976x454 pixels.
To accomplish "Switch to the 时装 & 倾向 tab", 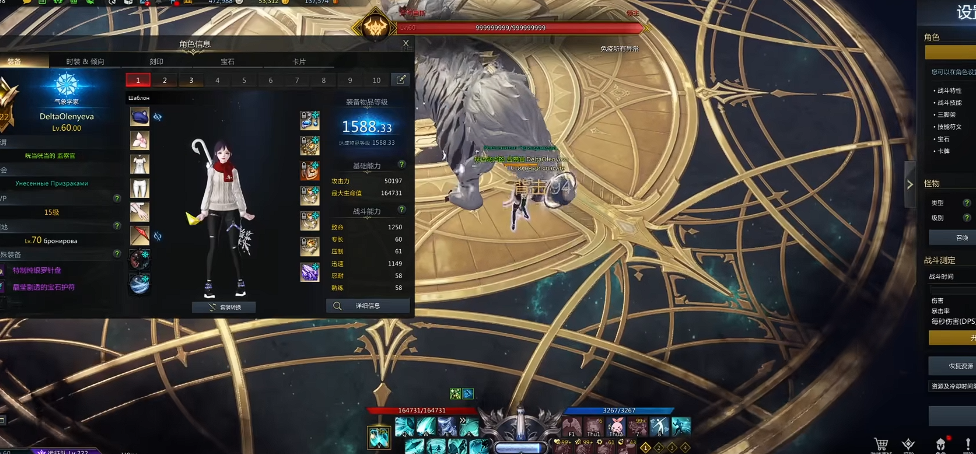I will (x=85, y=61).
